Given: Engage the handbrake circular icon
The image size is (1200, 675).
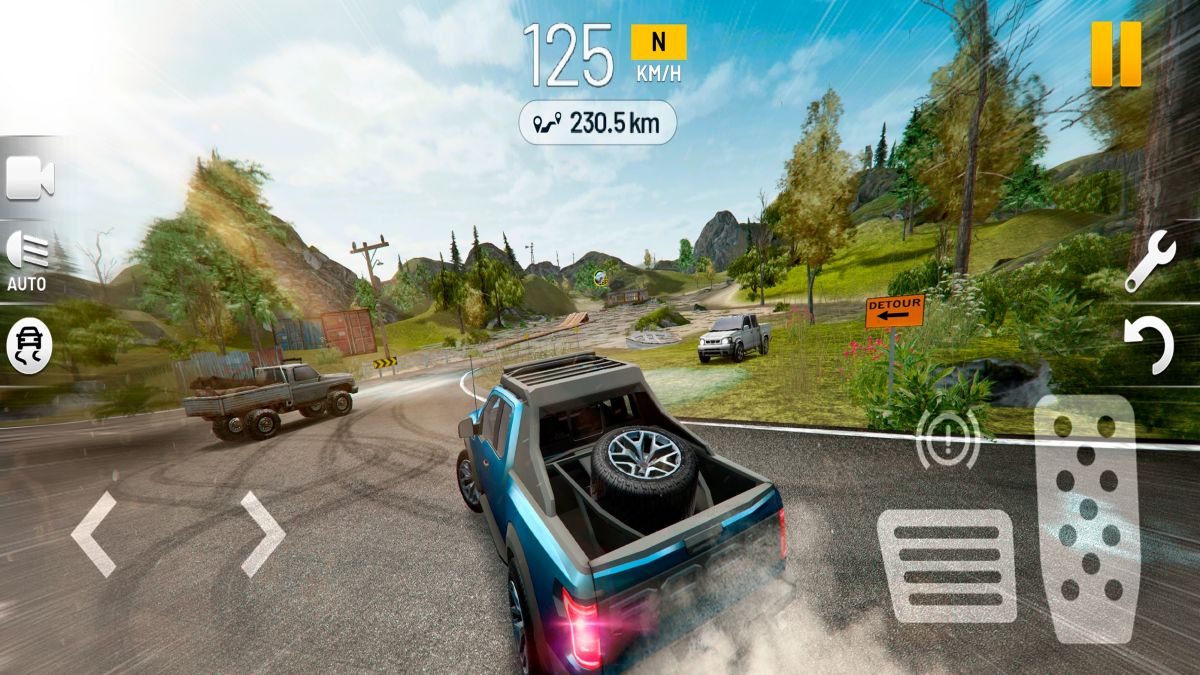Looking at the screenshot, I should pos(947,439).
